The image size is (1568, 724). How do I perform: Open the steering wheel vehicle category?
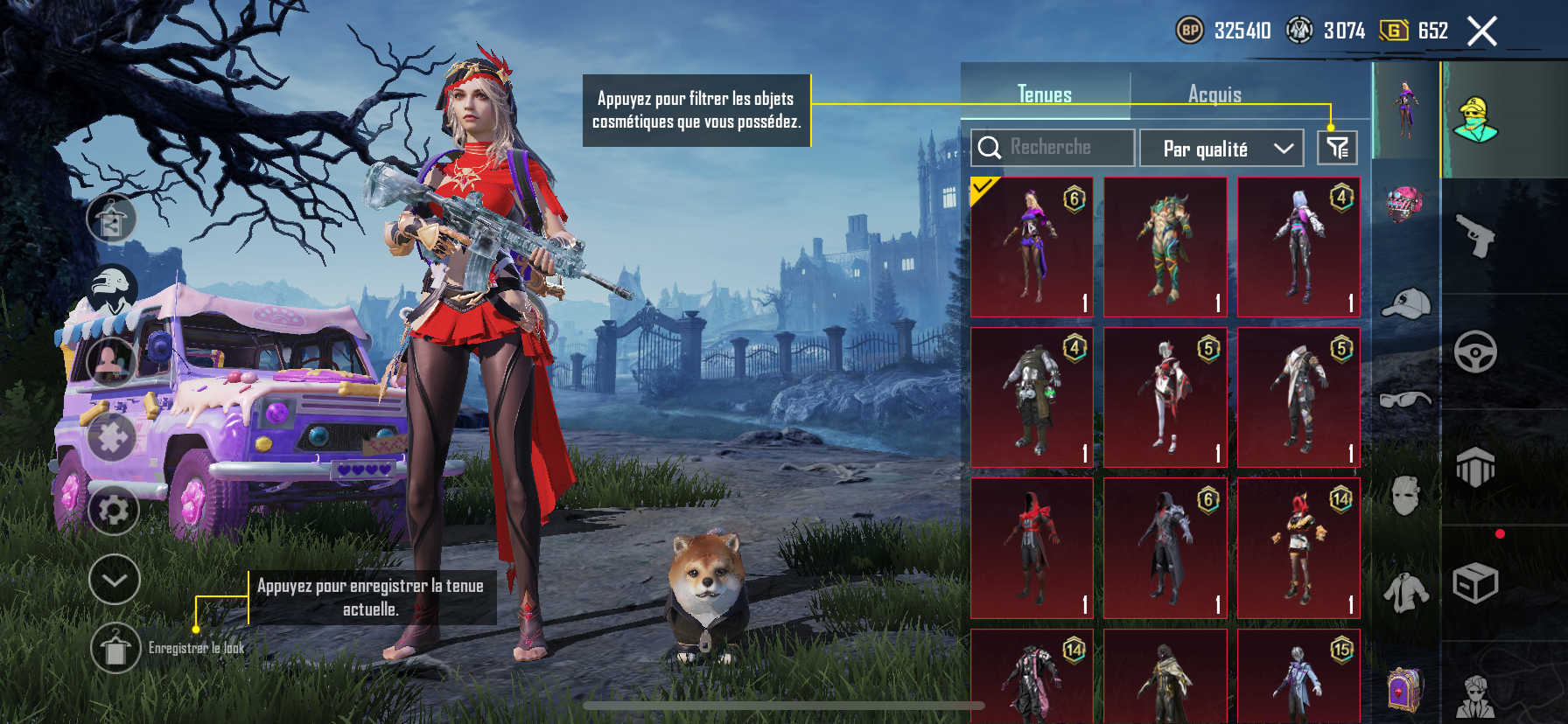1475,352
